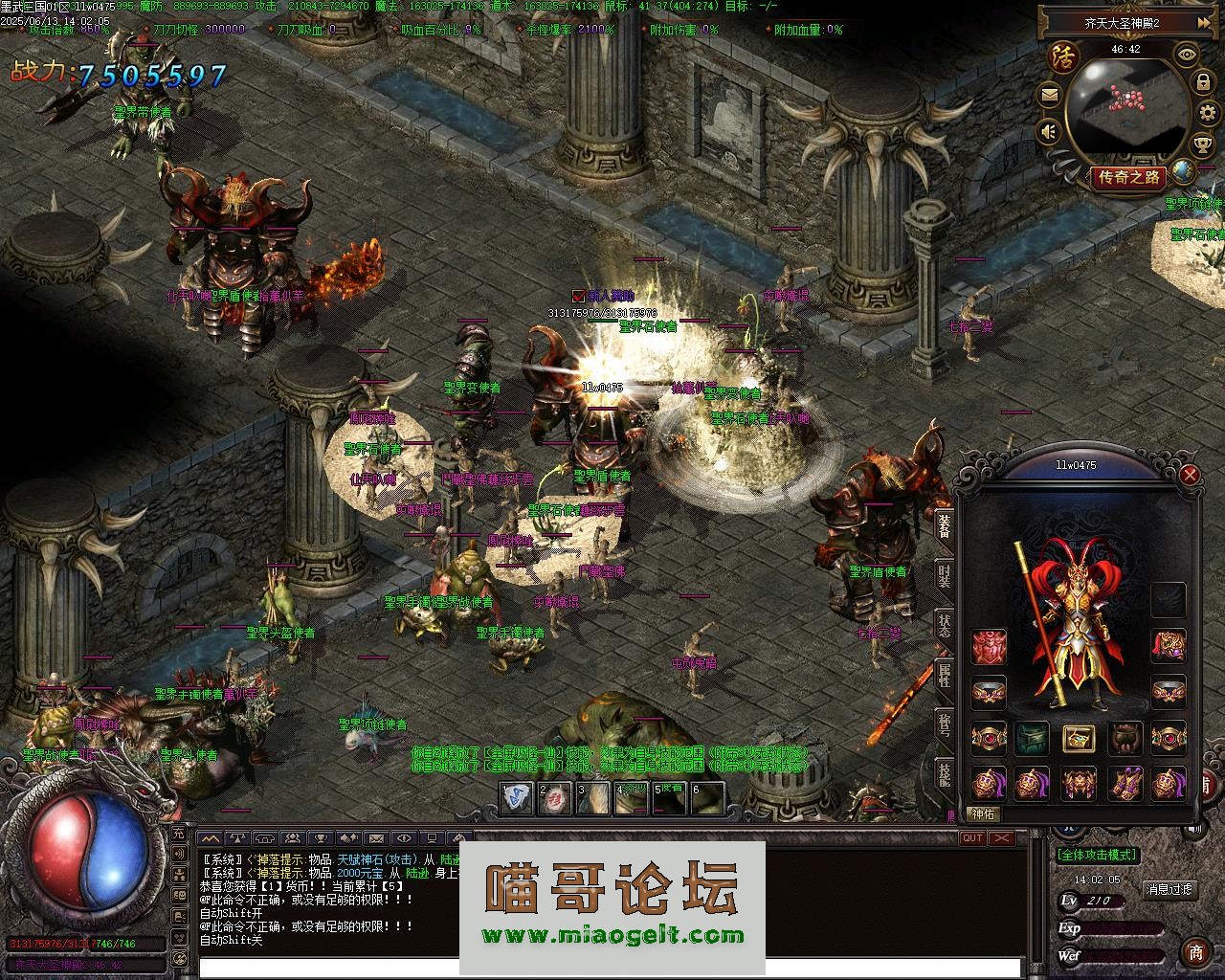The width and height of the screenshot is (1225, 980).
Task: Toggle the sound speaker icon
Action: [x=1050, y=130]
